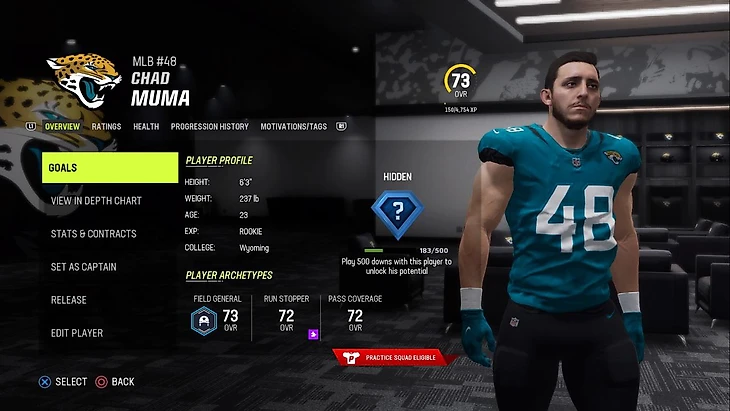This screenshot has width=730, height=411.
Task: Select the Run Stopper archetype
Action: coord(286,315)
